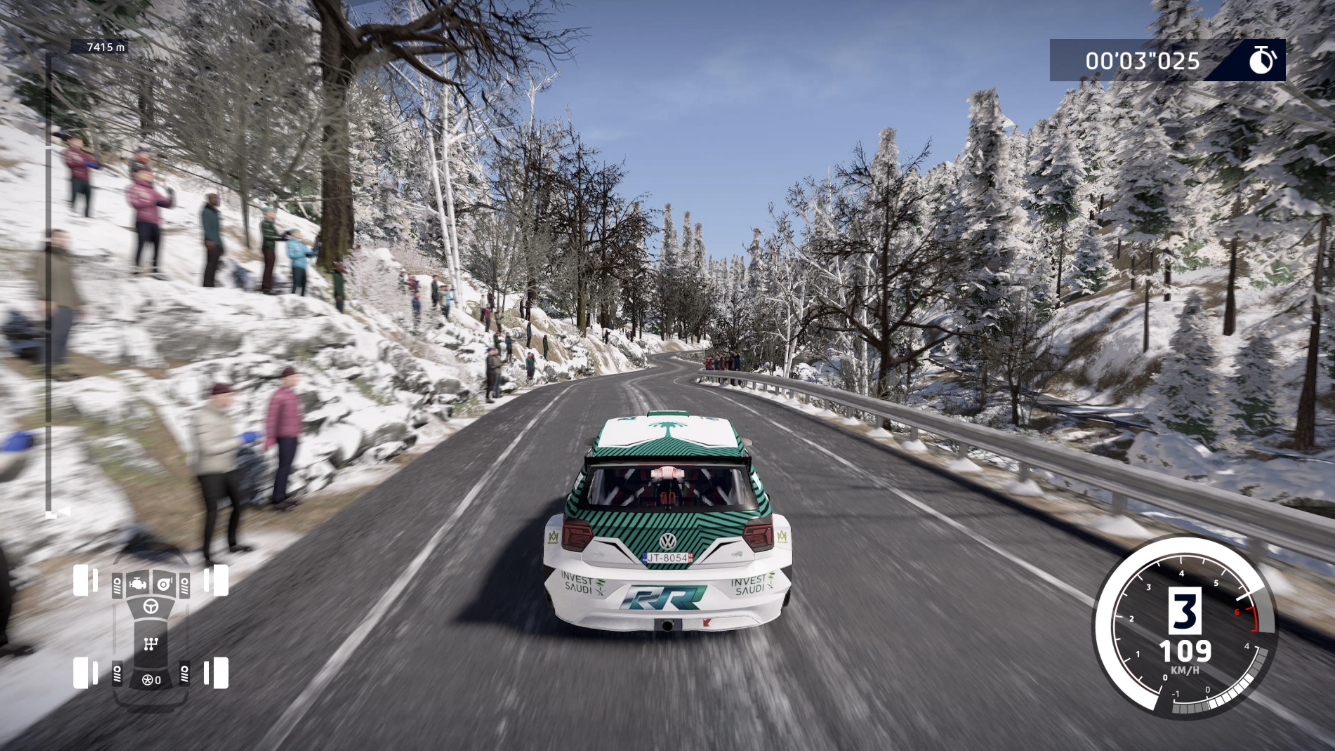Screen dimensions: 1335x751
Task: Toggle the rear-left tyre condition indicator
Action: [x=81, y=672]
